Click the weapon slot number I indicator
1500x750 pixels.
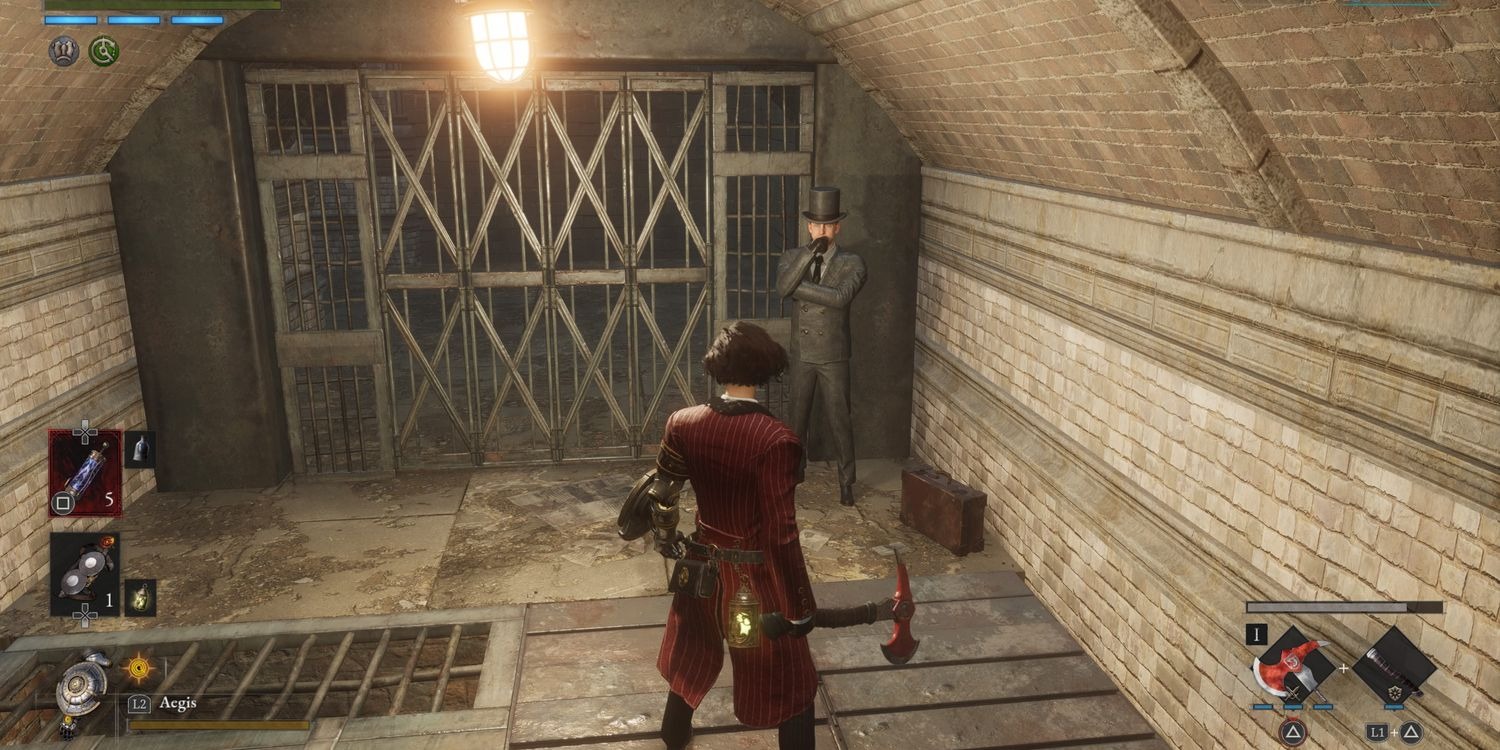(x=1256, y=634)
